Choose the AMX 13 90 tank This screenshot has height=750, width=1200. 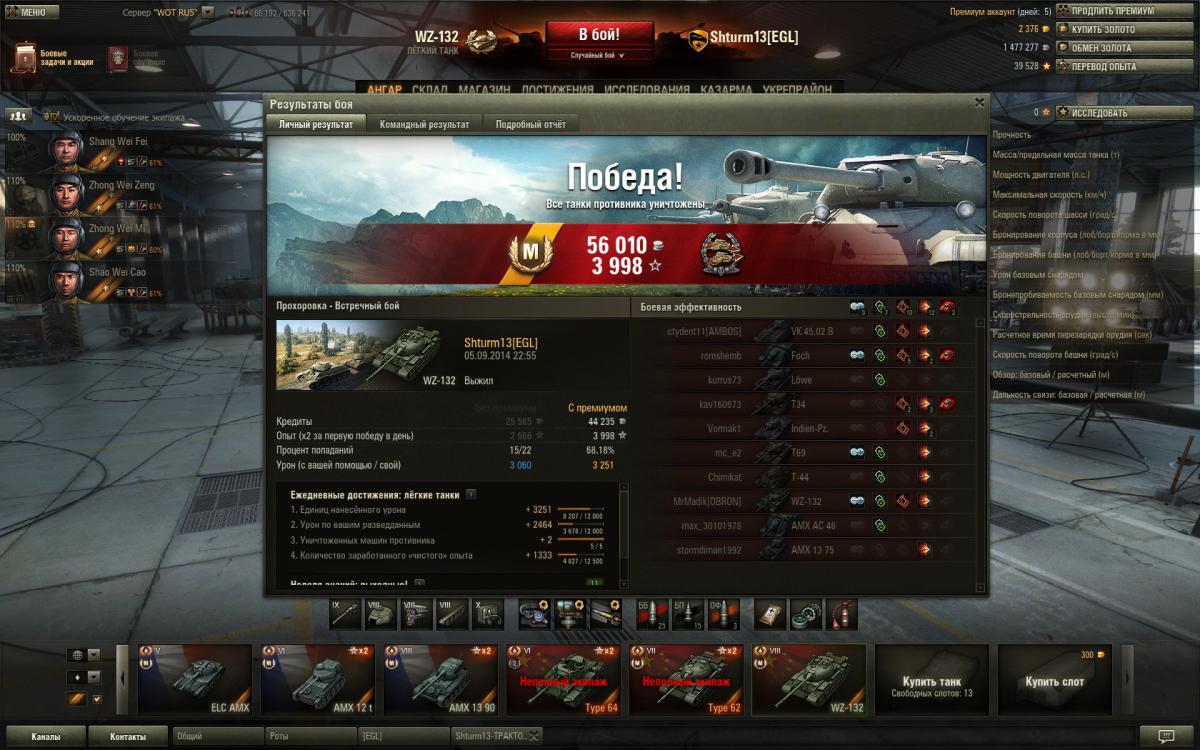[442, 680]
